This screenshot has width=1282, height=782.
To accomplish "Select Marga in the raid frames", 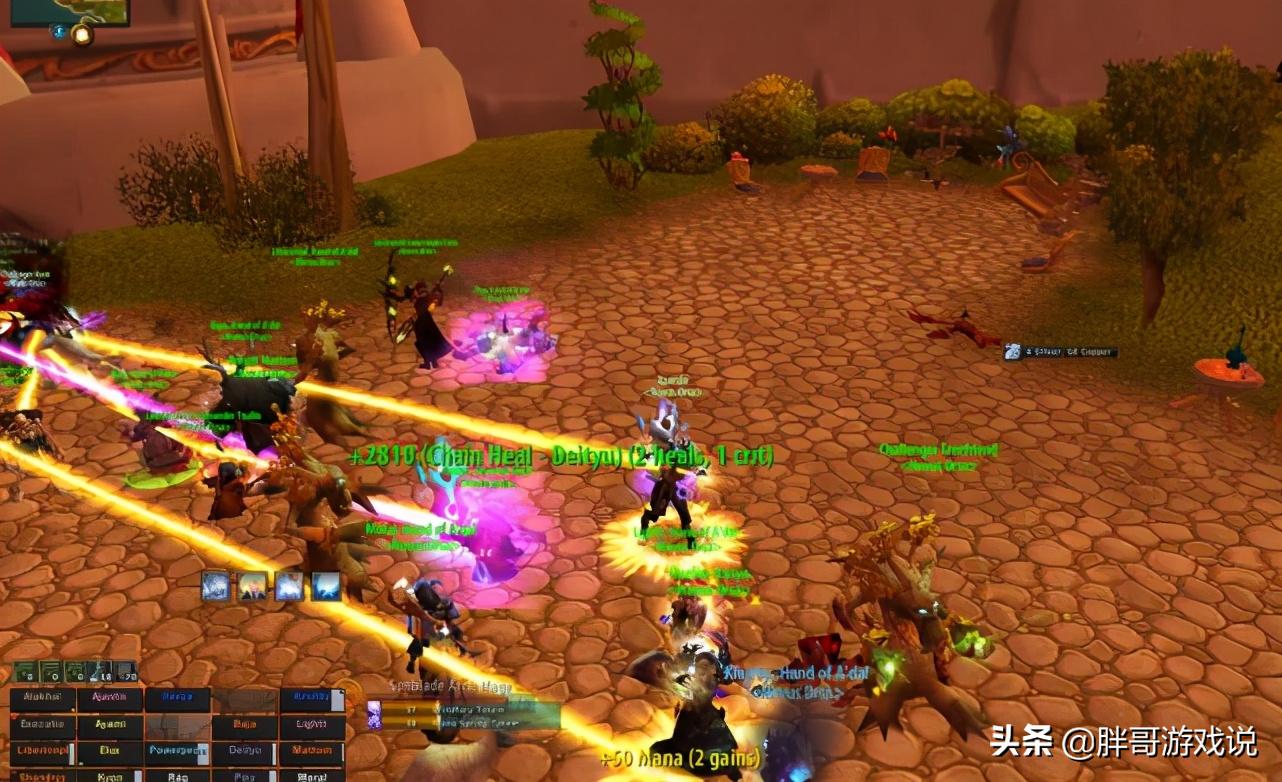I will pyautogui.click(x=176, y=697).
